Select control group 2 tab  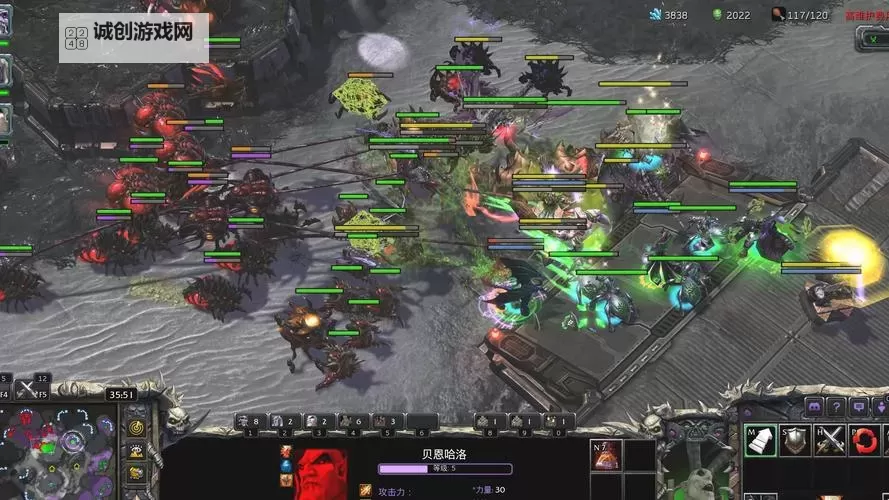285,422
